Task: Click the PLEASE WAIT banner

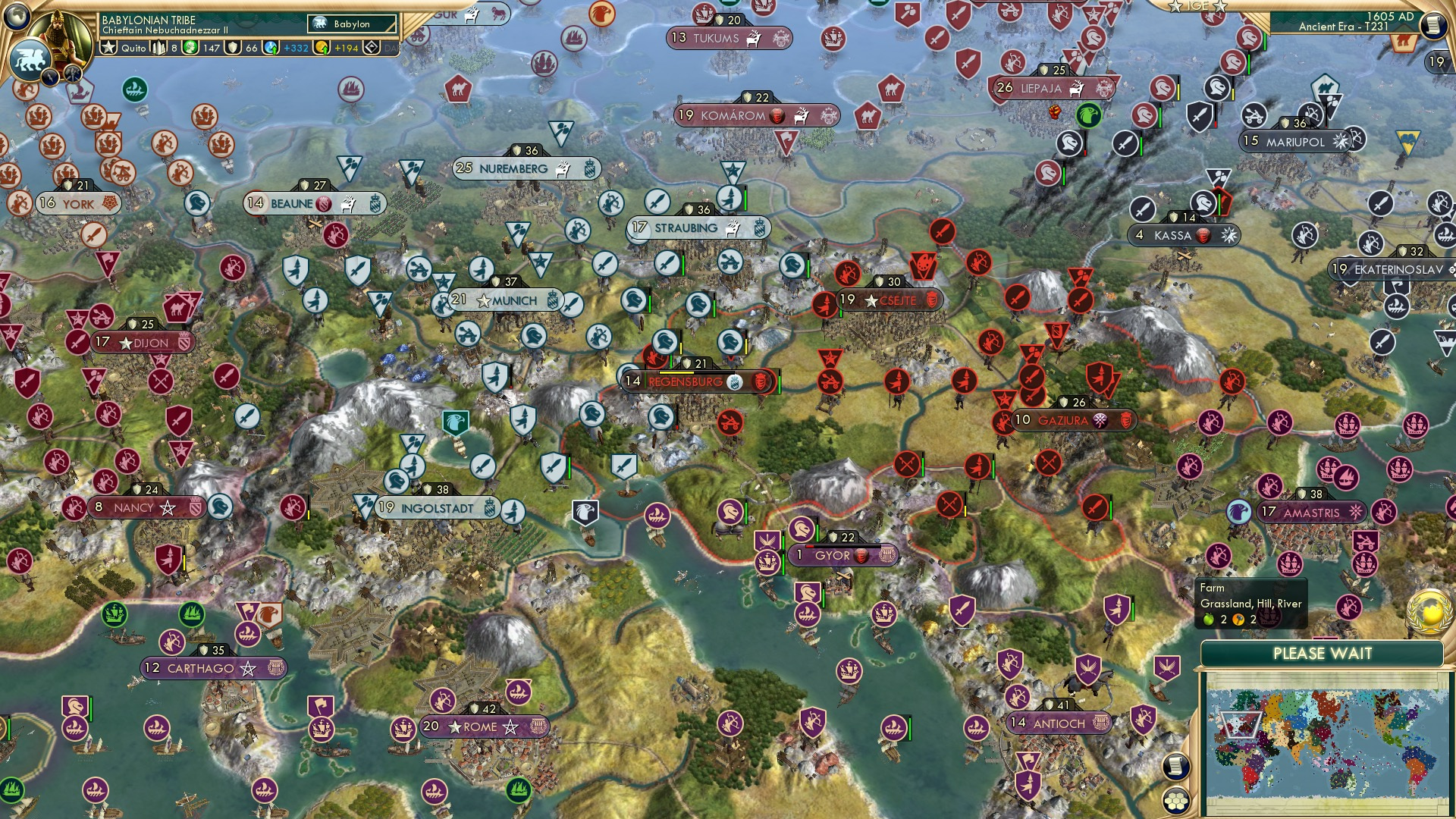Action: [x=1324, y=652]
